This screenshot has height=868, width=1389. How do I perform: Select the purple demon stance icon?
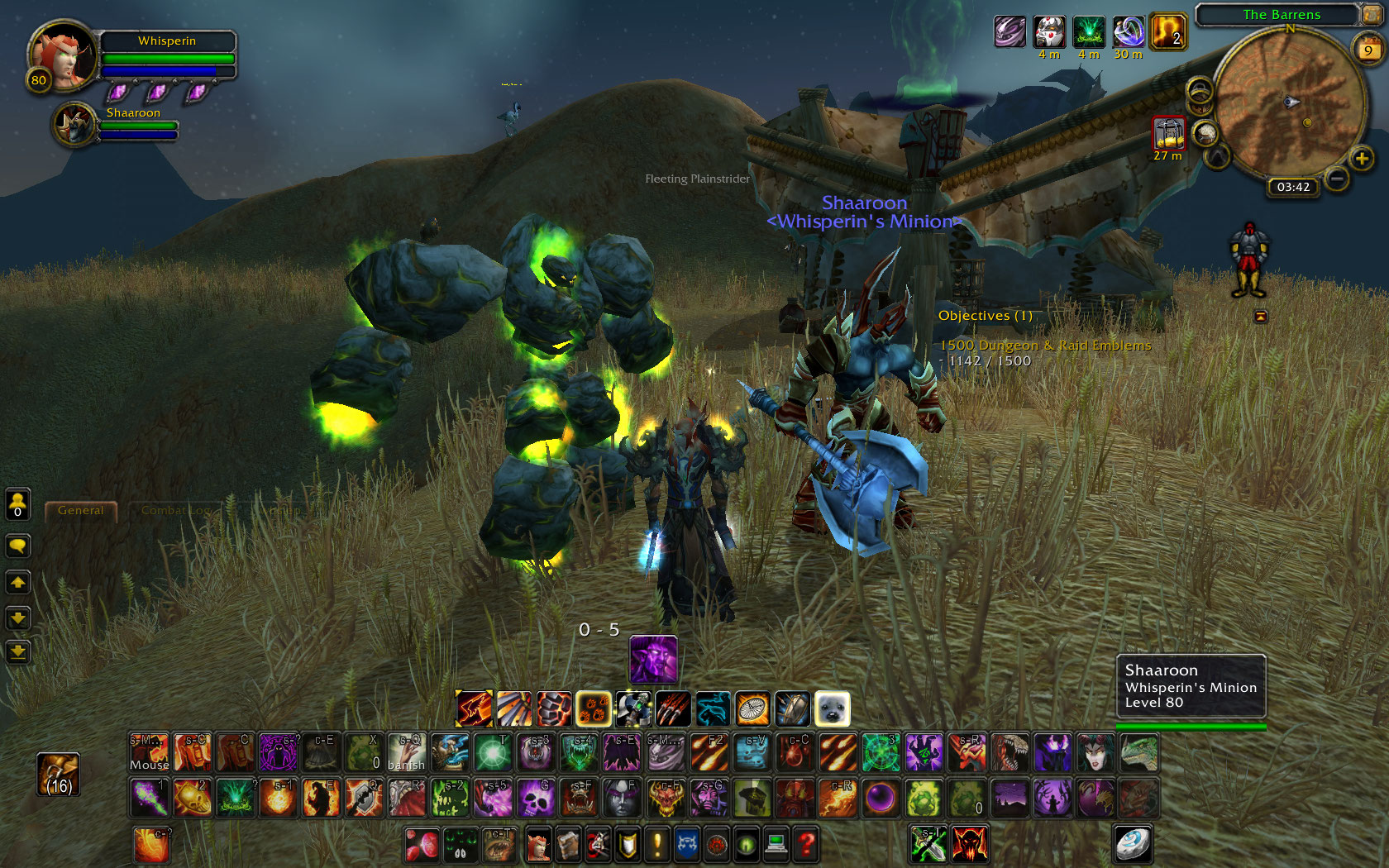pyautogui.click(x=653, y=660)
